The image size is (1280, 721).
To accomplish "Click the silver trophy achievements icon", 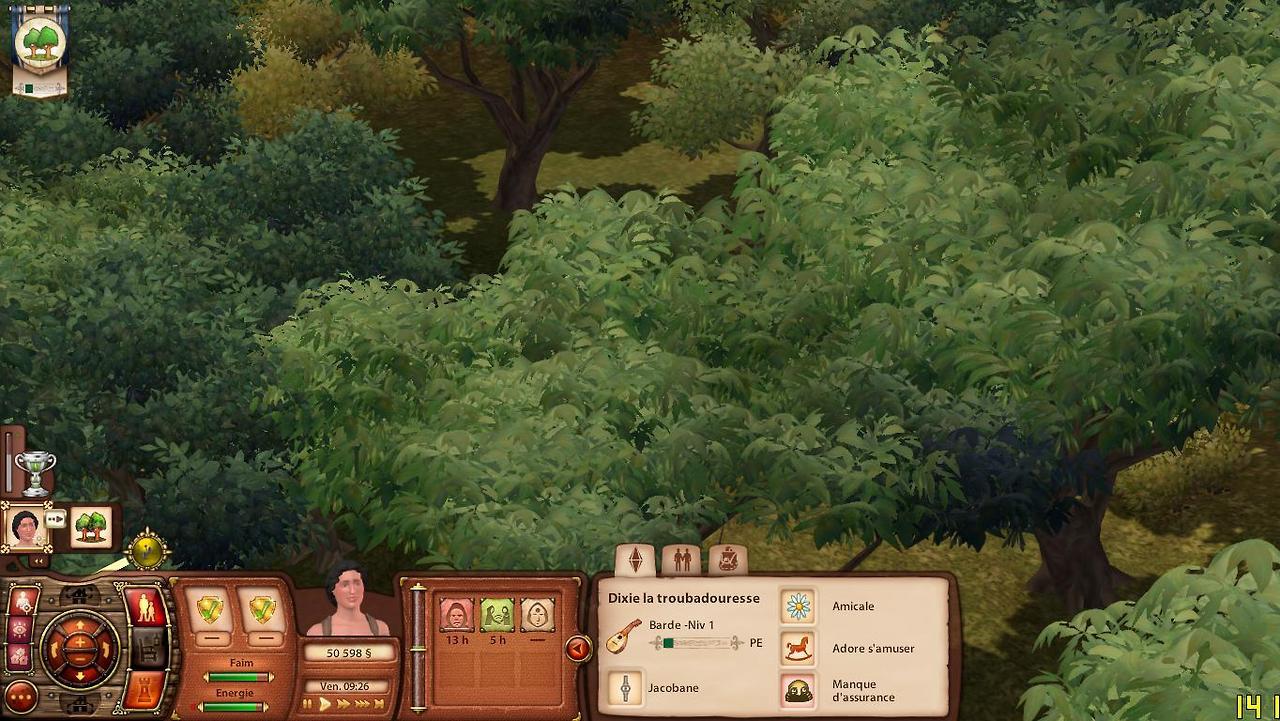I will pos(35,472).
